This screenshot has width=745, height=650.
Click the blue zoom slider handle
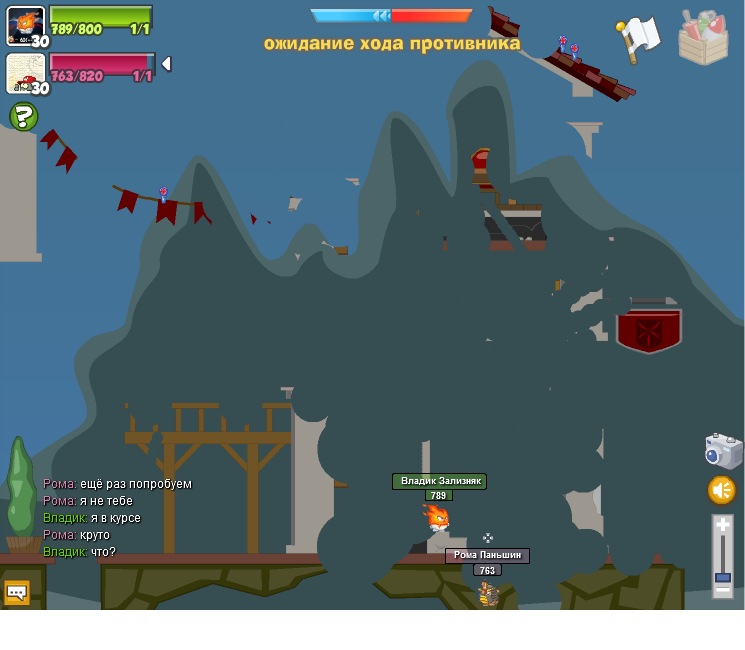pyautogui.click(x=723, y=577)
